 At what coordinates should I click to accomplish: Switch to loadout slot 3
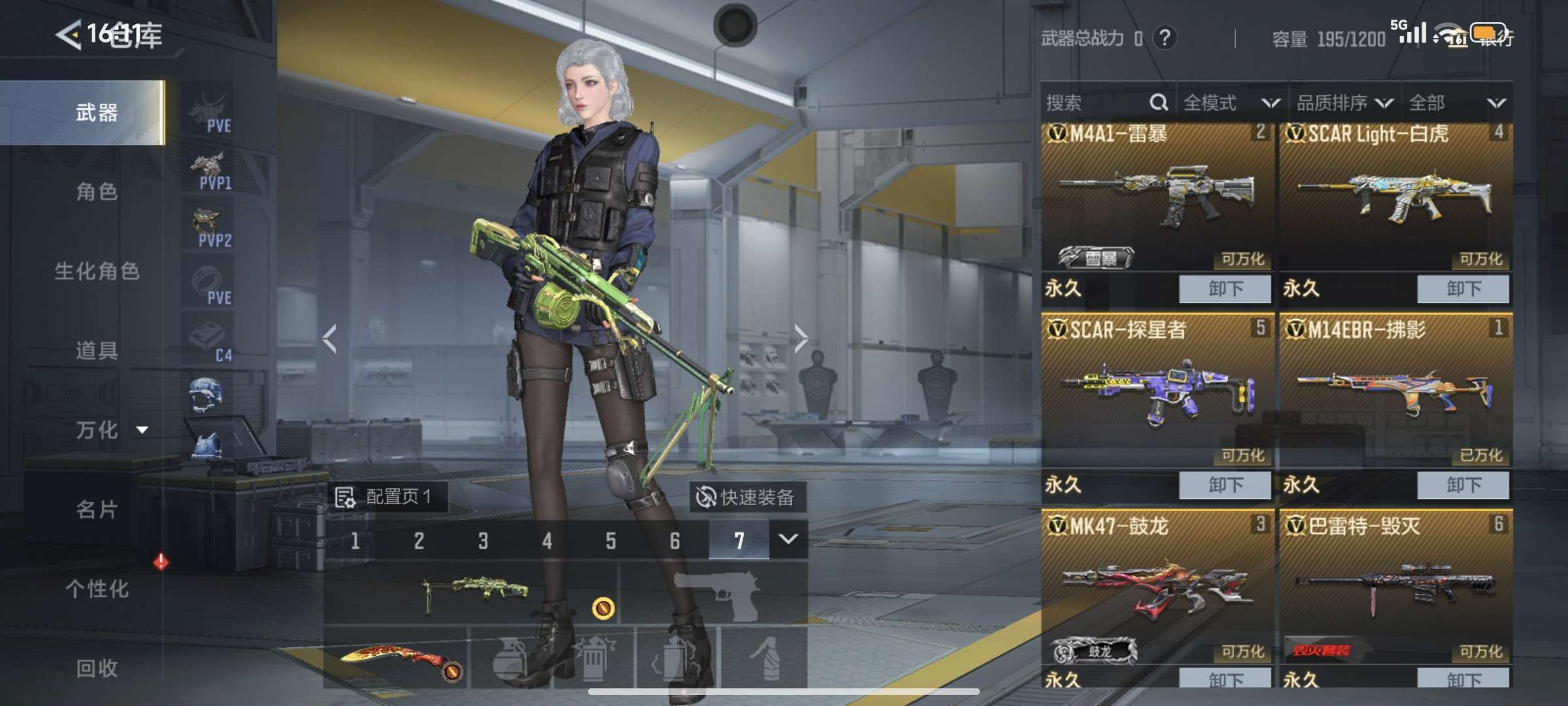click(483, 541)
